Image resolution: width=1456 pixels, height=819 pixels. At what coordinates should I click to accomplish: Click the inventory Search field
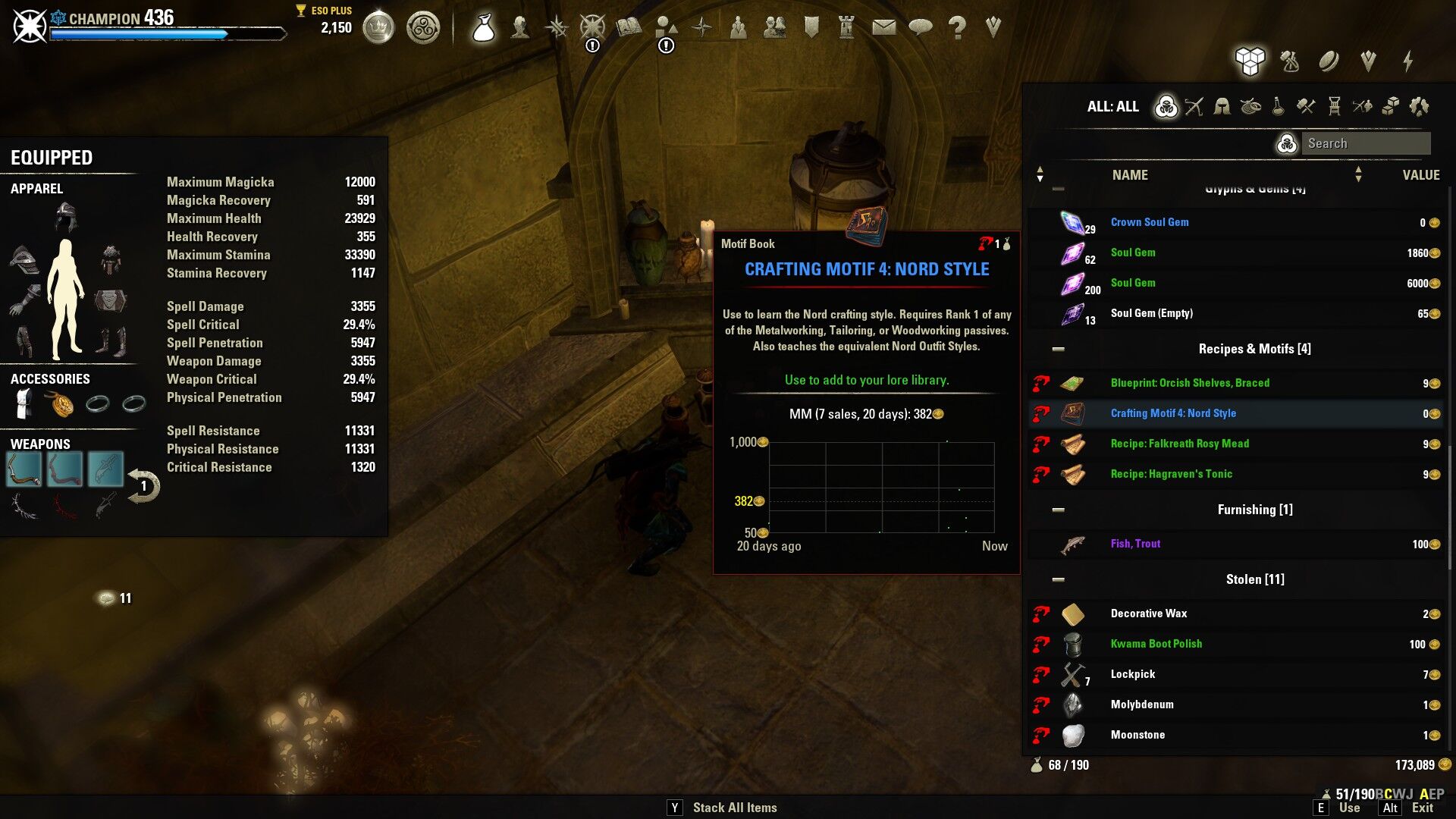coord(1365,143)
